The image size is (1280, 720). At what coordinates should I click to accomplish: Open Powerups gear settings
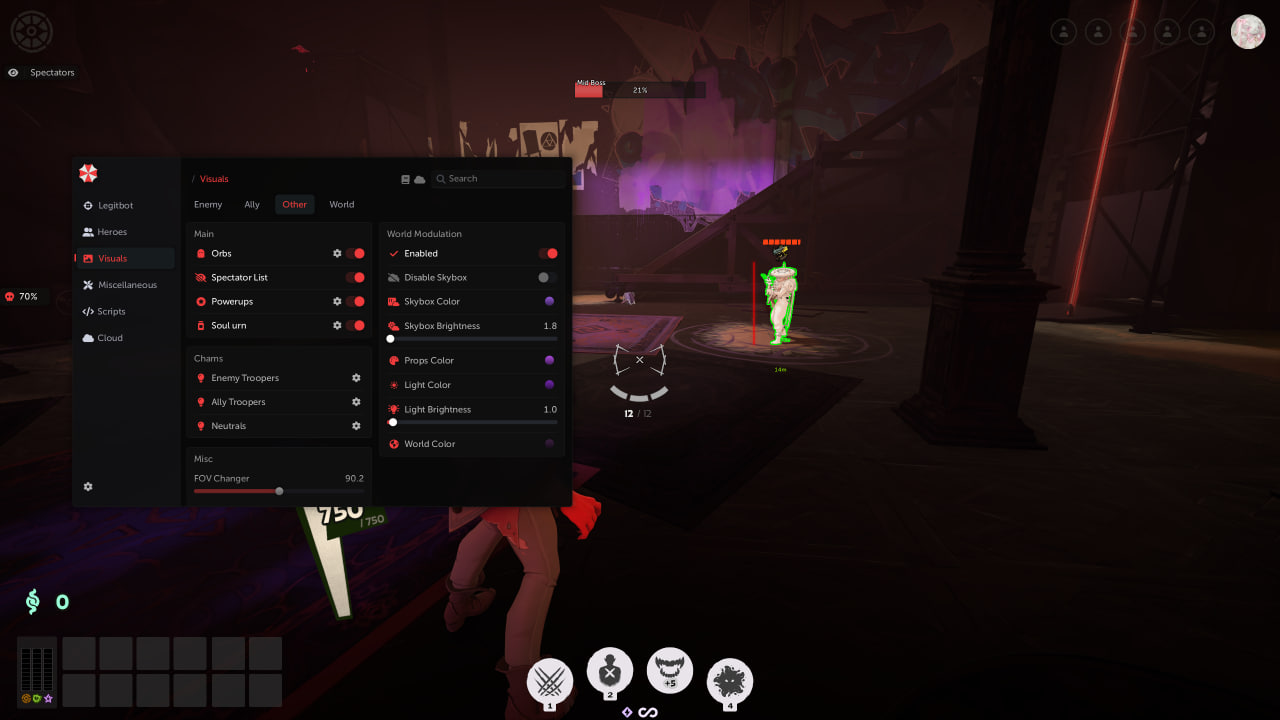(337, 302)
